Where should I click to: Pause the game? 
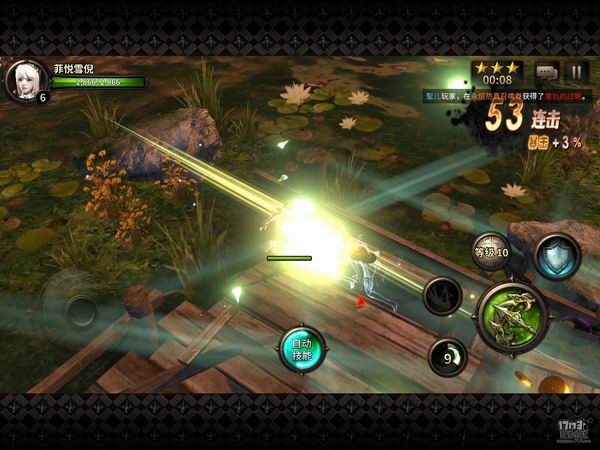tap(575, 72)
